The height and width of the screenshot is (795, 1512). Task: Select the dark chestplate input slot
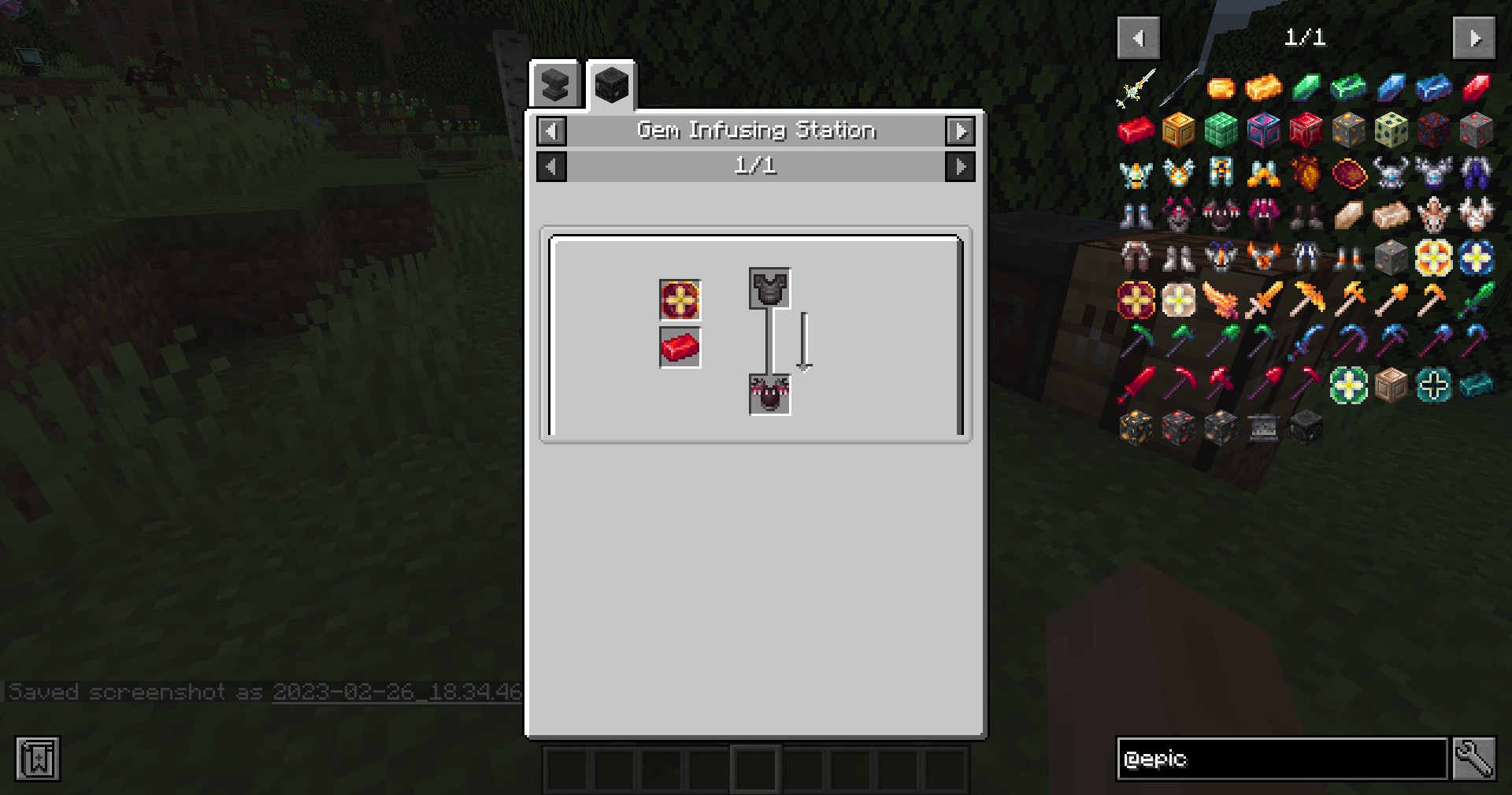(769, 288)
